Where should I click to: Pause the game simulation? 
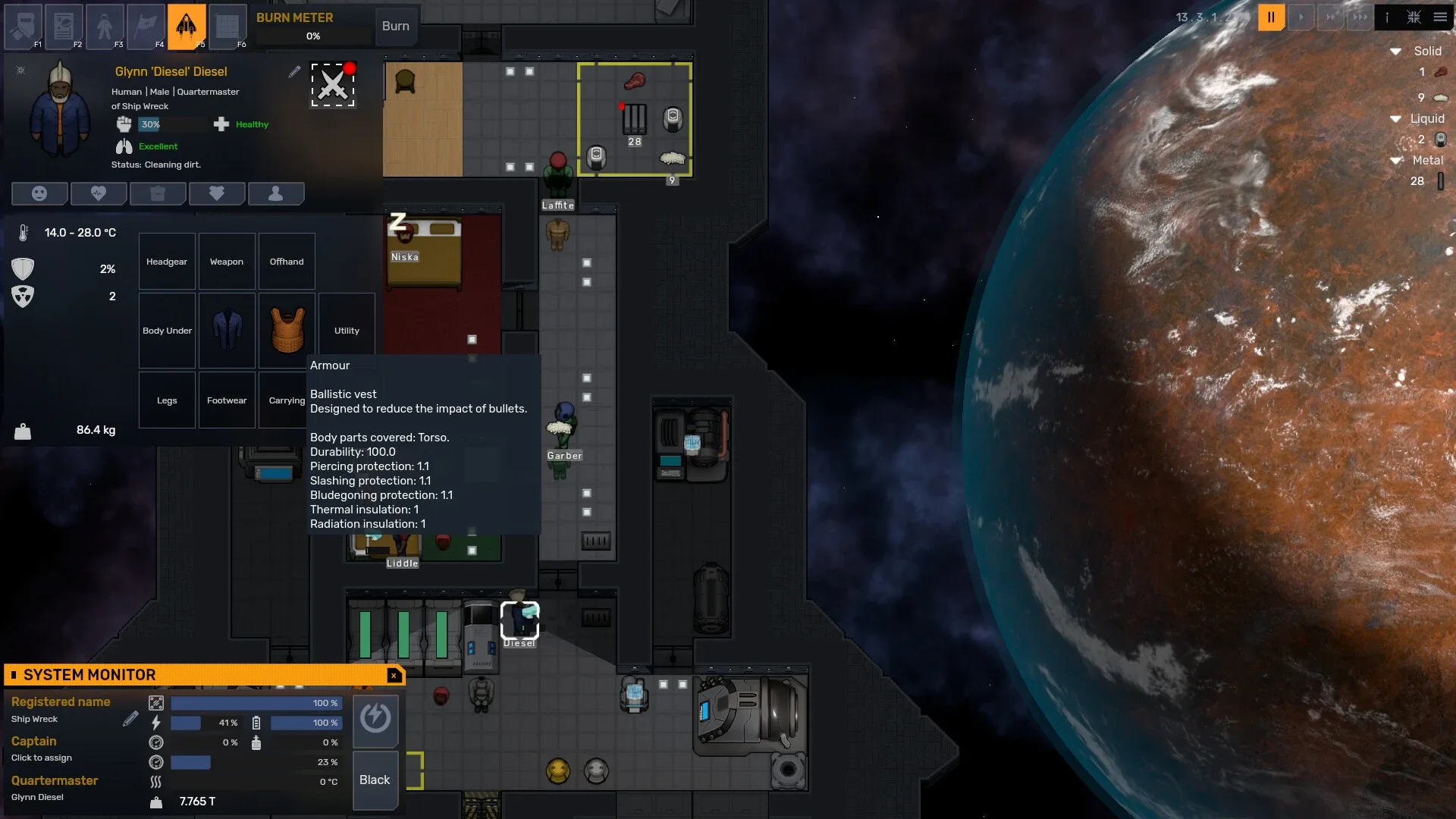(x=1271, y=17)
